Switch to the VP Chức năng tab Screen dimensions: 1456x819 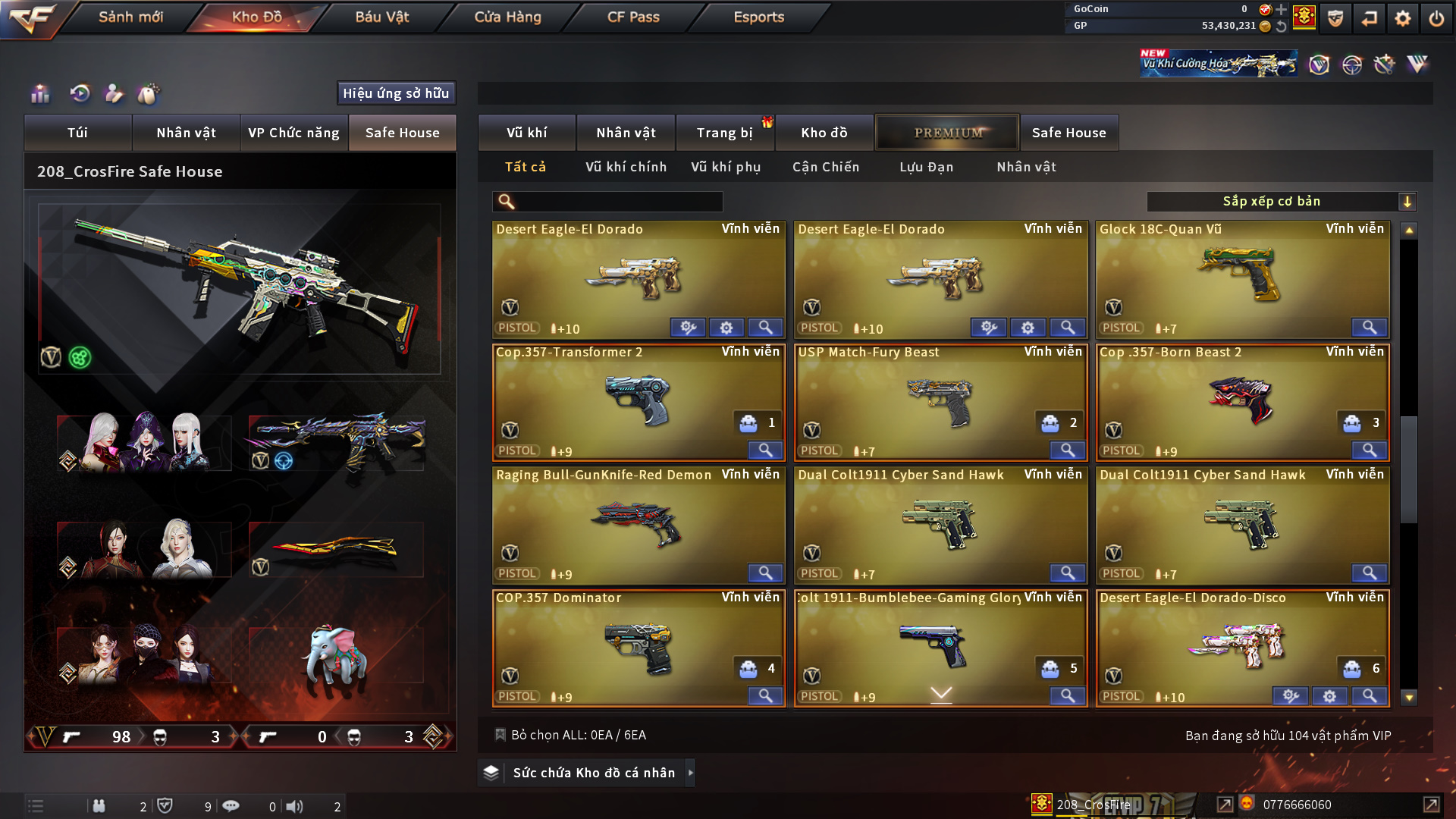pyautogui.click(x=293, y=133)
